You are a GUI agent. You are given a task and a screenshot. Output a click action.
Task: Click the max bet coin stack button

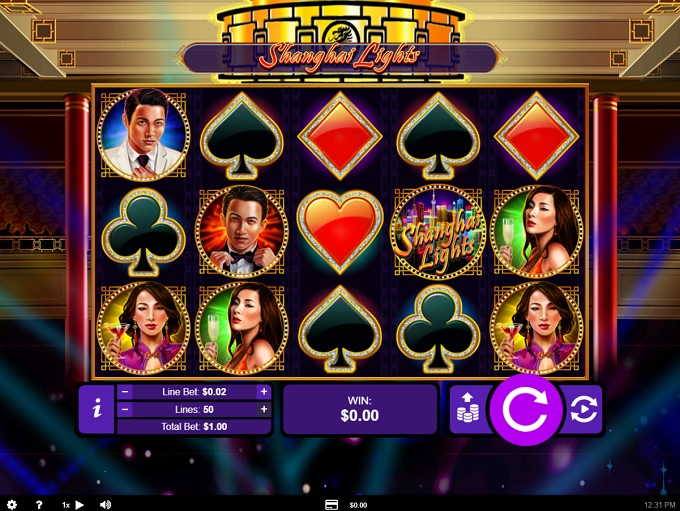[x=467, y=409]
